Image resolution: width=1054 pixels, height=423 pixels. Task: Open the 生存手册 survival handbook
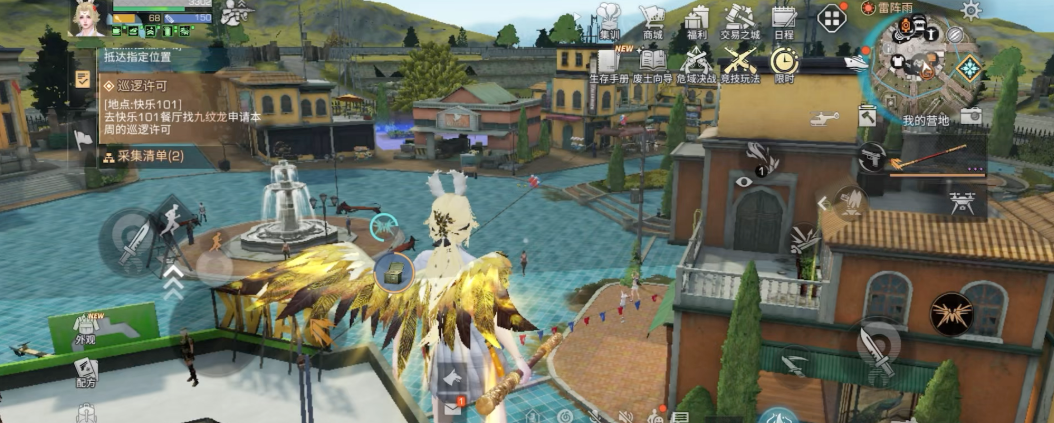click(608, 62)
